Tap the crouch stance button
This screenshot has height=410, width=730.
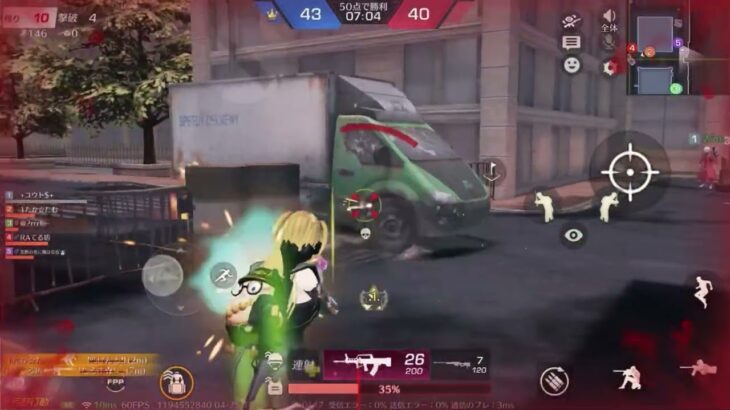tap(628, 376)
